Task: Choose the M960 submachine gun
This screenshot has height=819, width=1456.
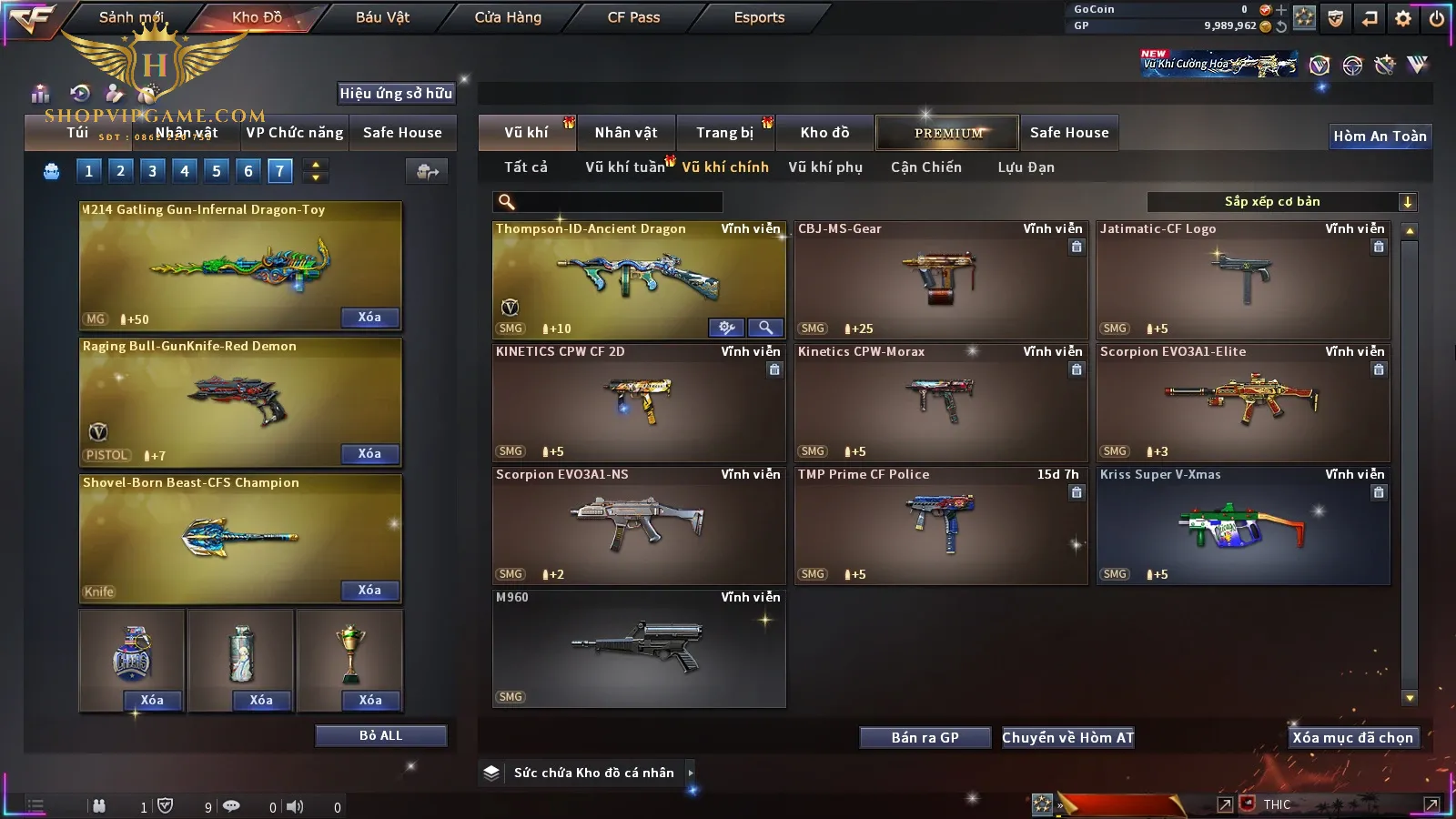Action: [x=638, y=647]
